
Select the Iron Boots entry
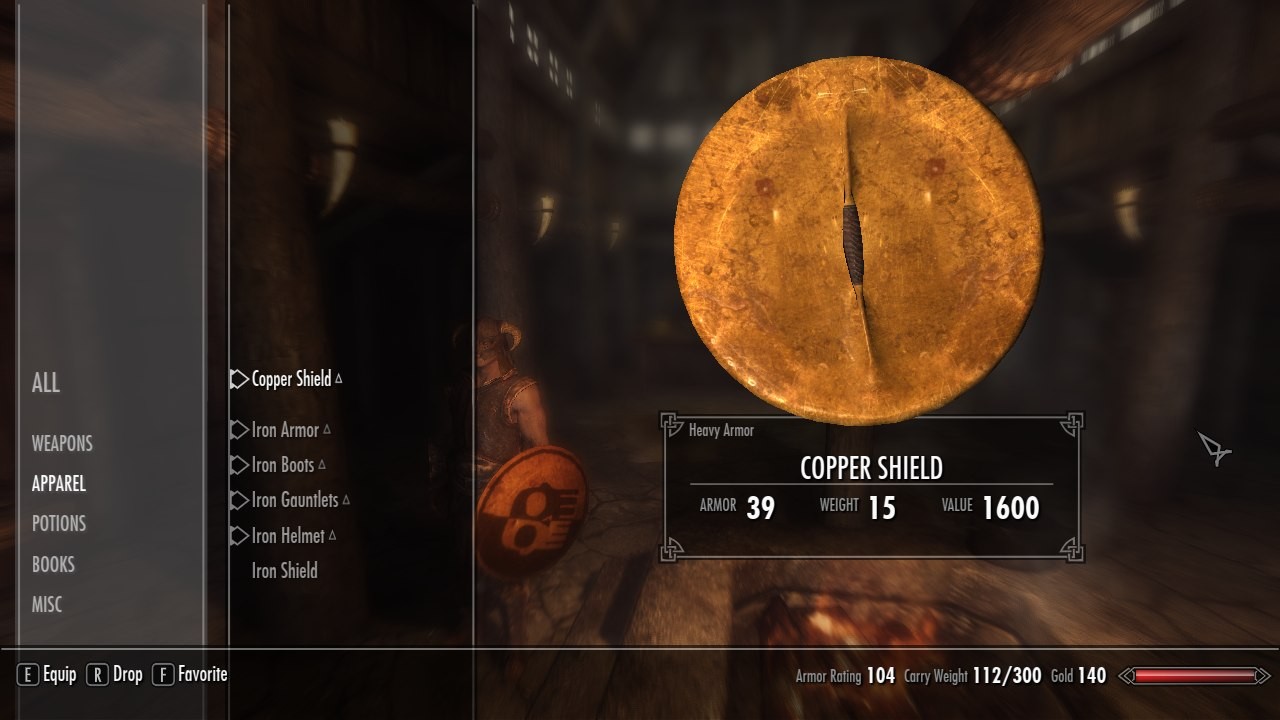[283, 465]
